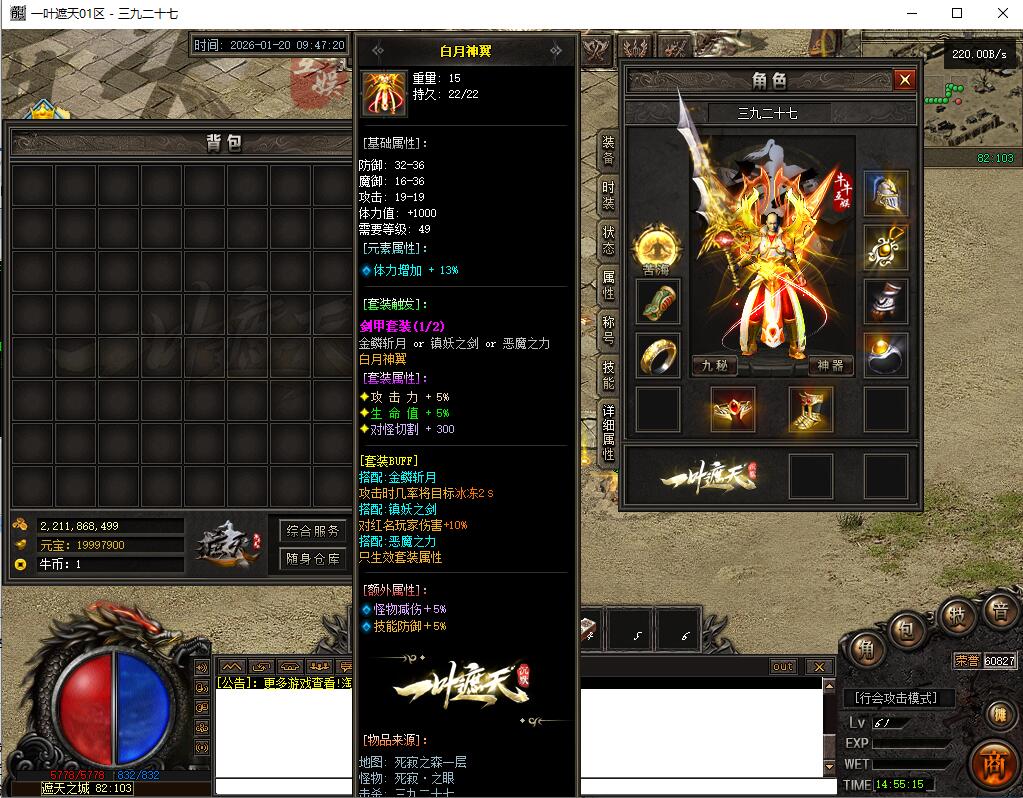Screen dimensions: 1023x798
Task: Open the 随身仓库 portable warehouse
Action: click(x=313, y=559)
